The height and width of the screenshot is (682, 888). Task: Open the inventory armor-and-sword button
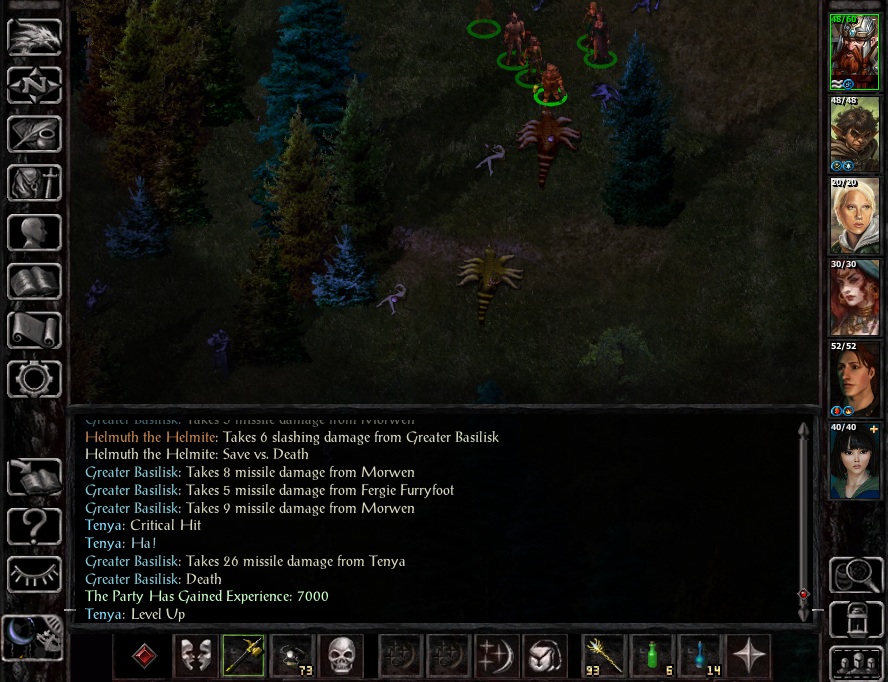[34, 182]
